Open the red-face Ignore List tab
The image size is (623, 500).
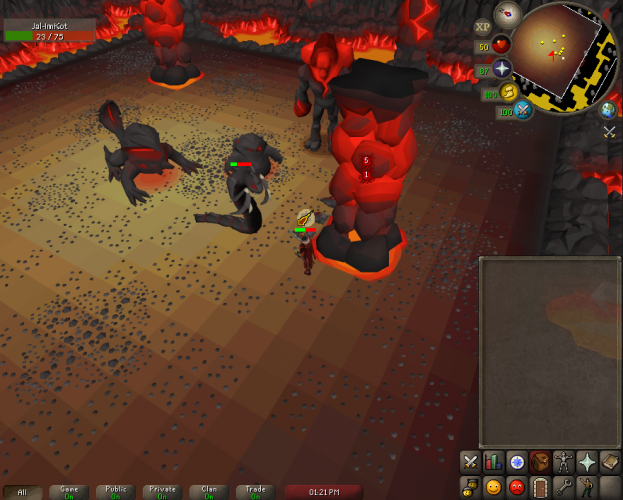(x=516, y=487)
